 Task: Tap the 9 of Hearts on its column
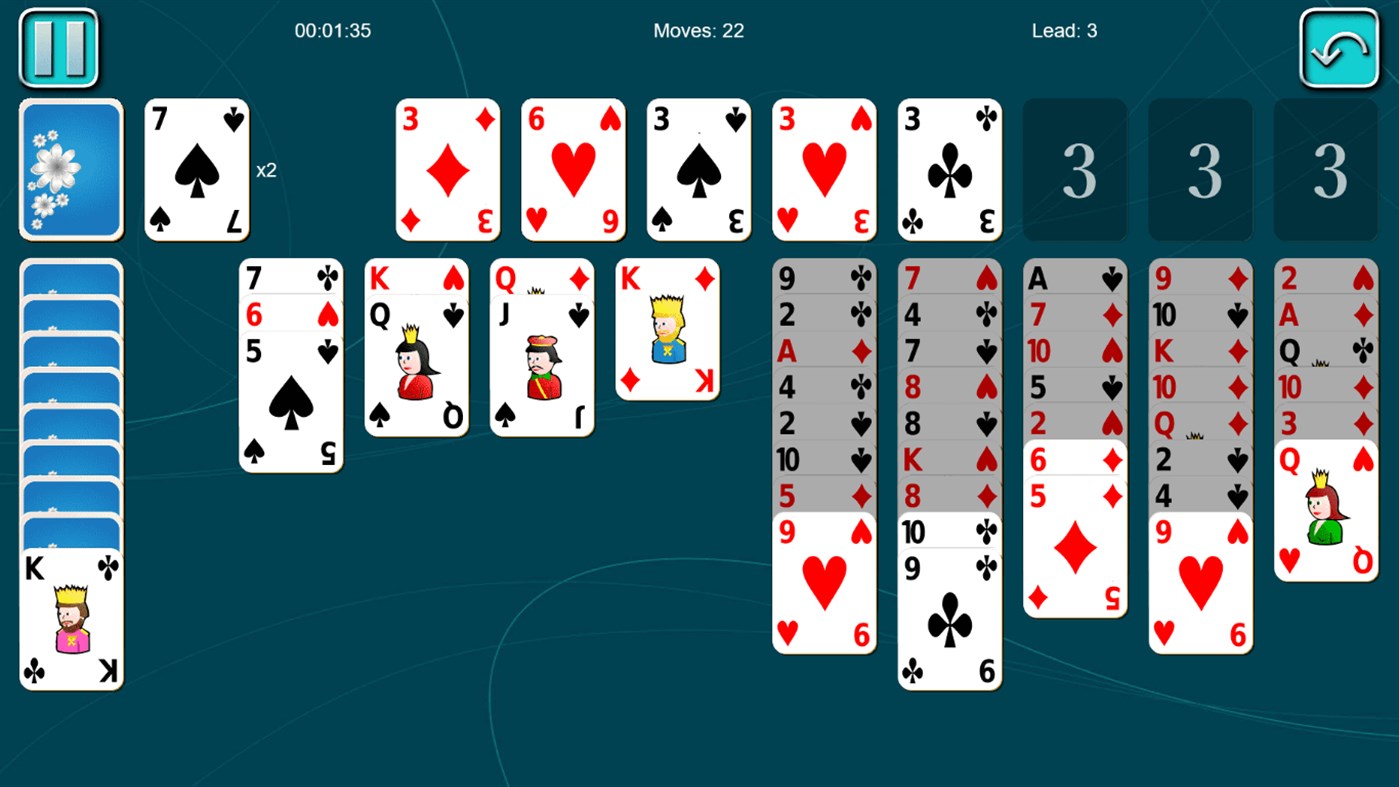click(823, 580)
